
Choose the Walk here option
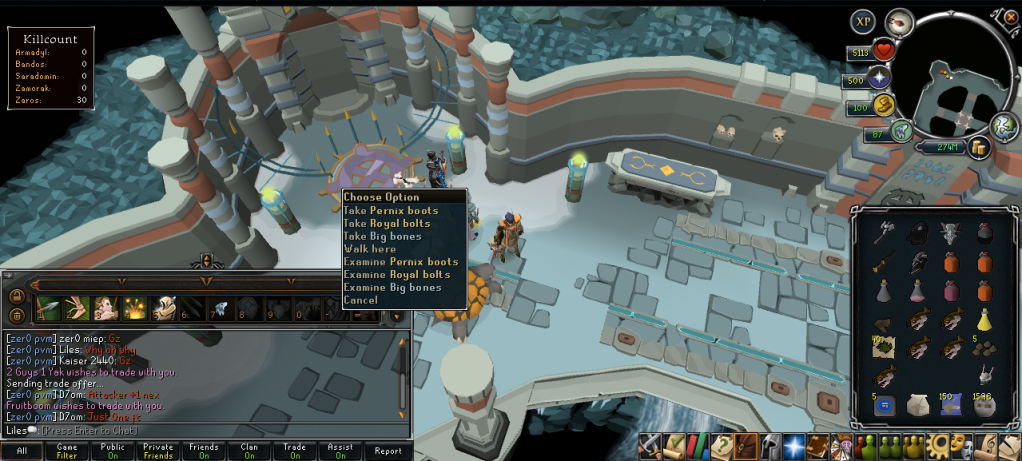tap(370, 249)
